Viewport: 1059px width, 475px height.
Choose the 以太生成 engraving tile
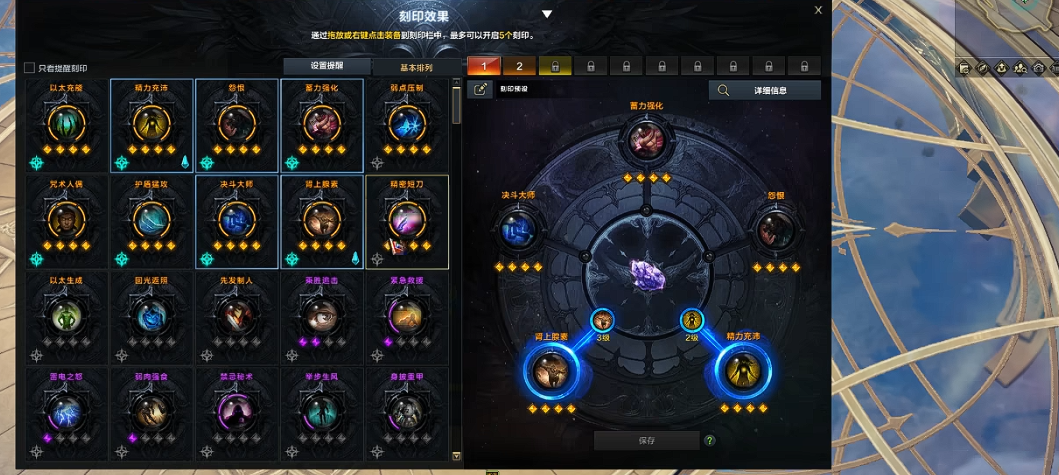pyautogui.click(x=67, y=317)
